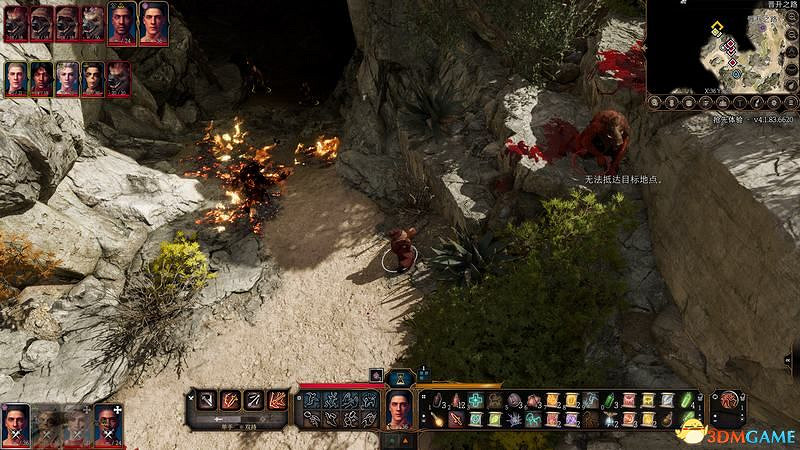
Task: Use the green cross healing item slot
Action: (476, 400)
